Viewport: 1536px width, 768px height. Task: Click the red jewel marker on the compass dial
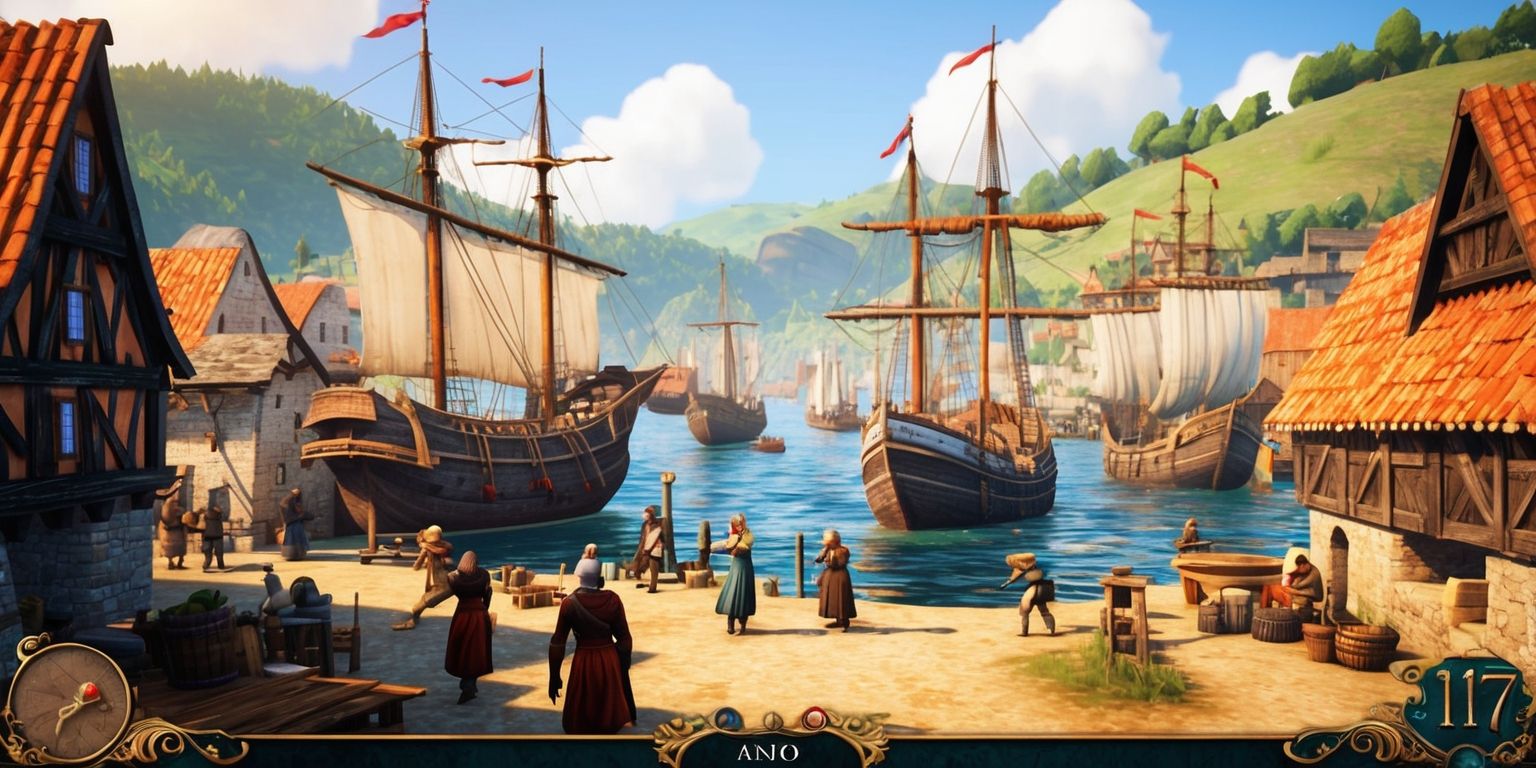(x=90, y=690)
